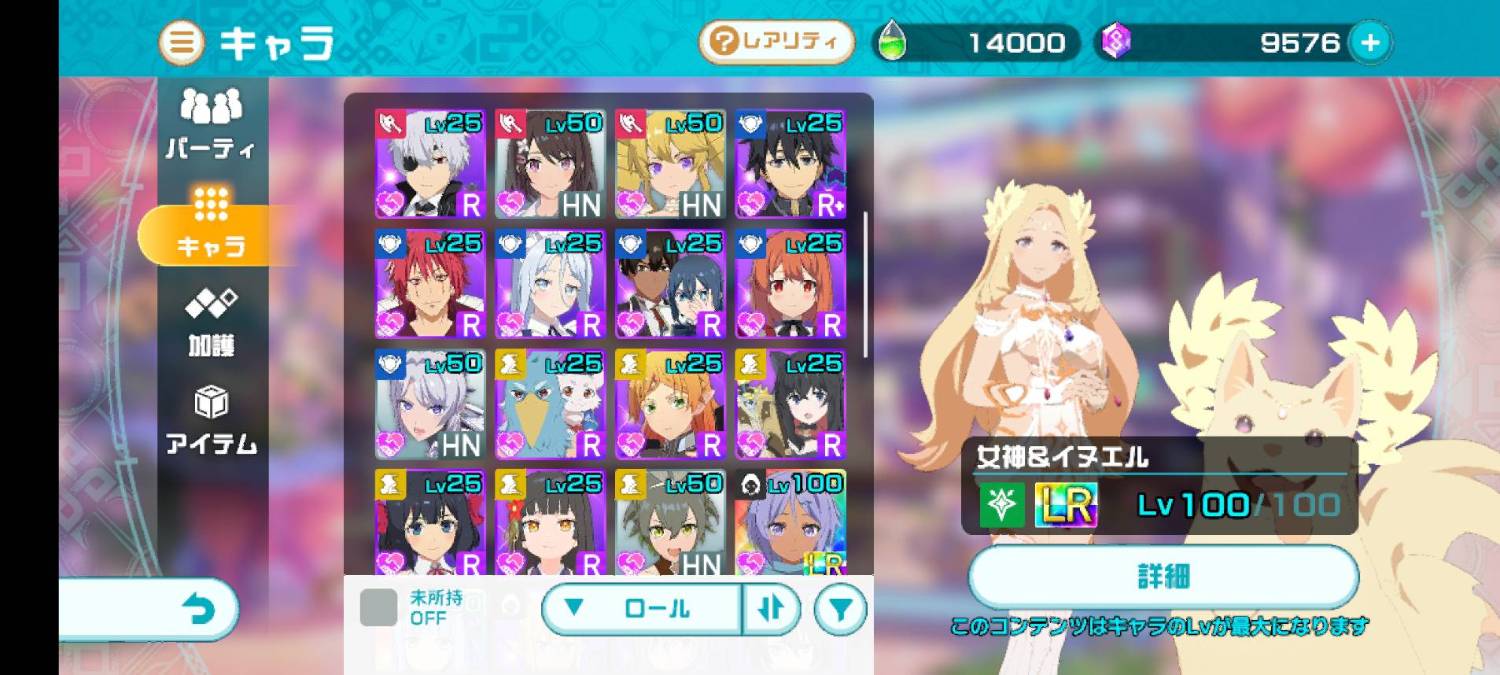Go back with the return arrow

point(200,609)
